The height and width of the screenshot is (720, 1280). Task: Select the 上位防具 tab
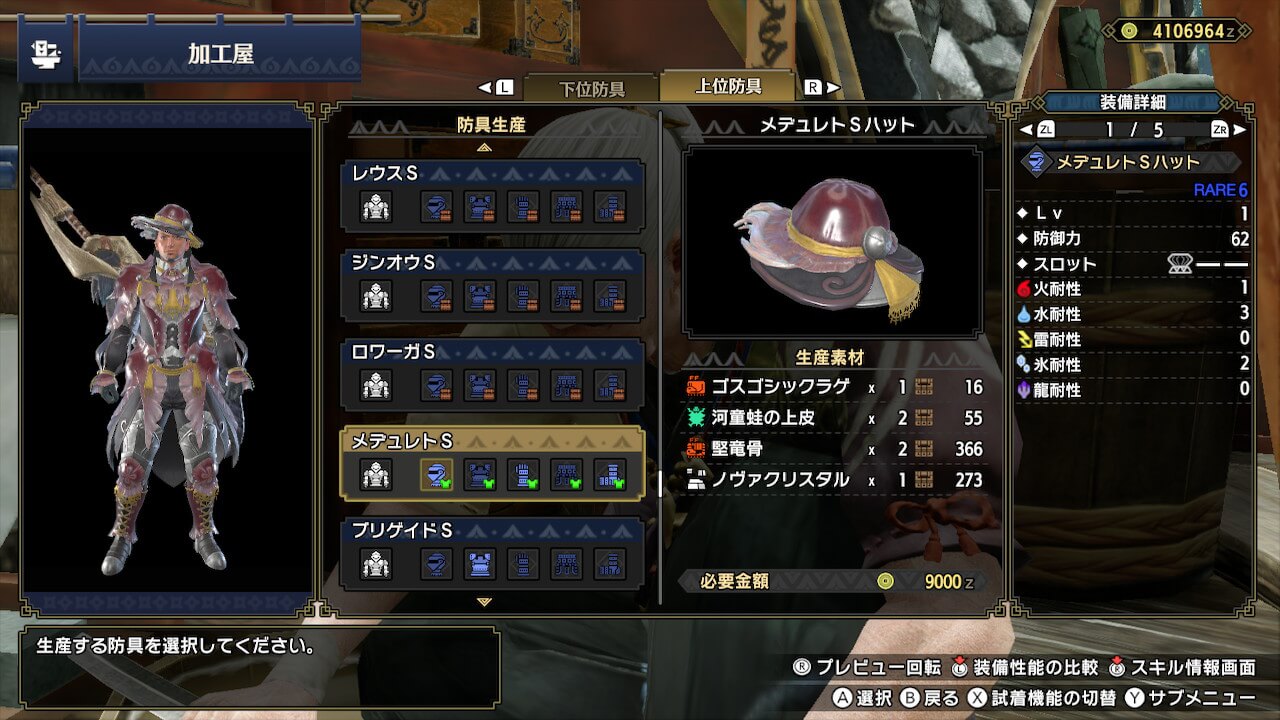(x=728, y=86)
